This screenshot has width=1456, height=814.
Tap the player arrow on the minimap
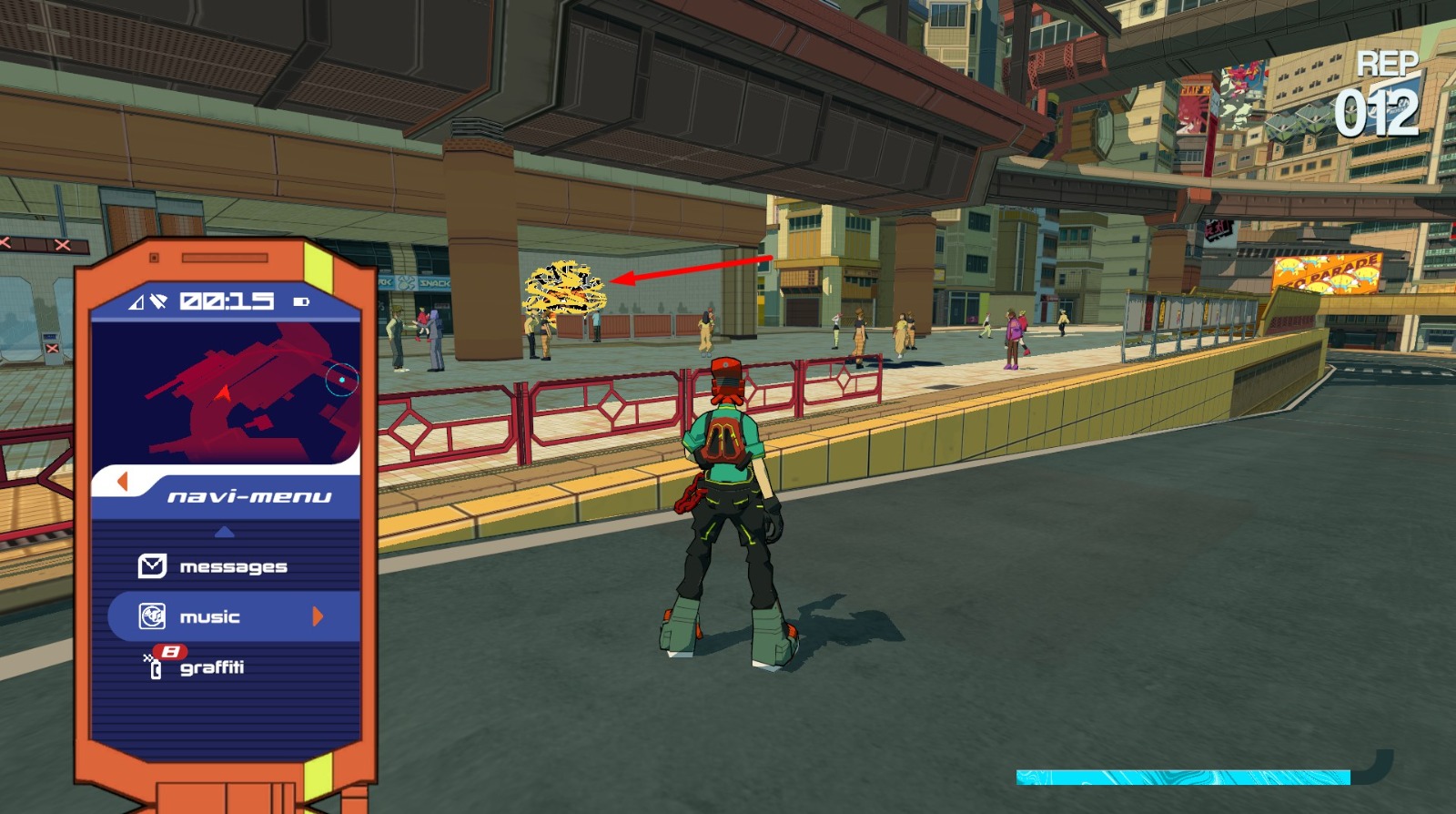point(222,392)
